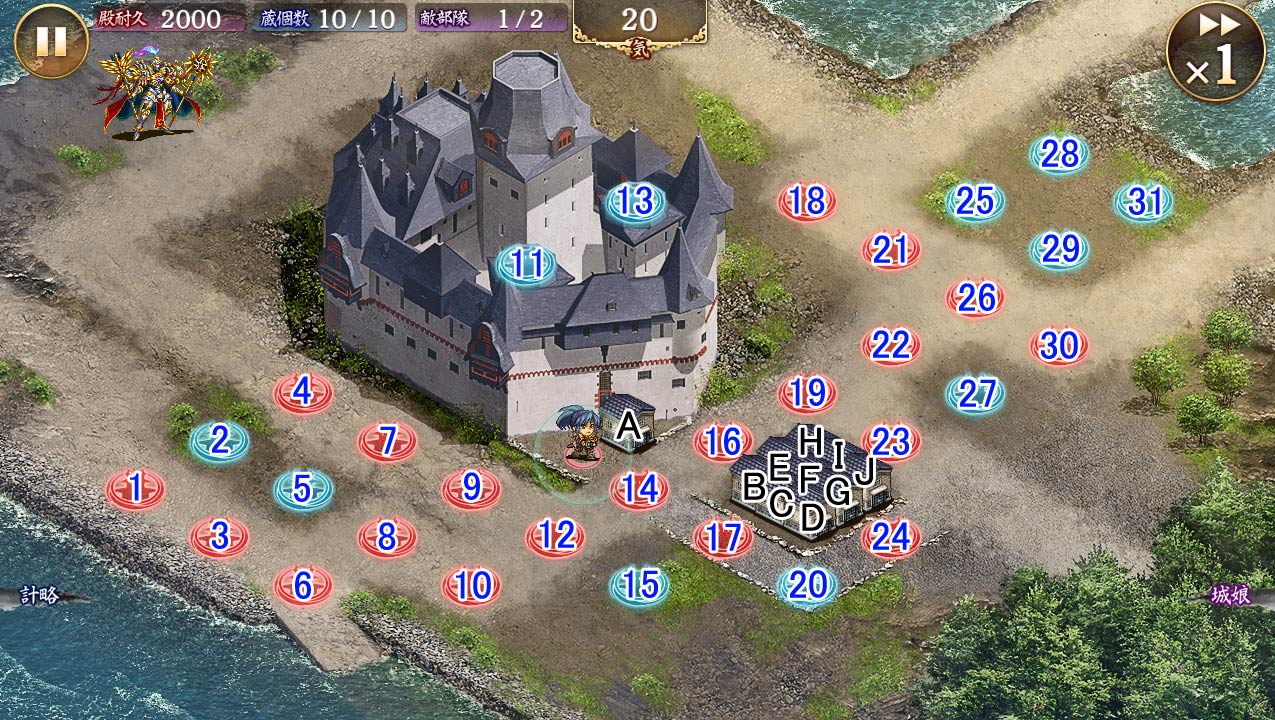1275x720 pixels.
Task: Open the 計略 side panel
Action: (x=40, y=596)
